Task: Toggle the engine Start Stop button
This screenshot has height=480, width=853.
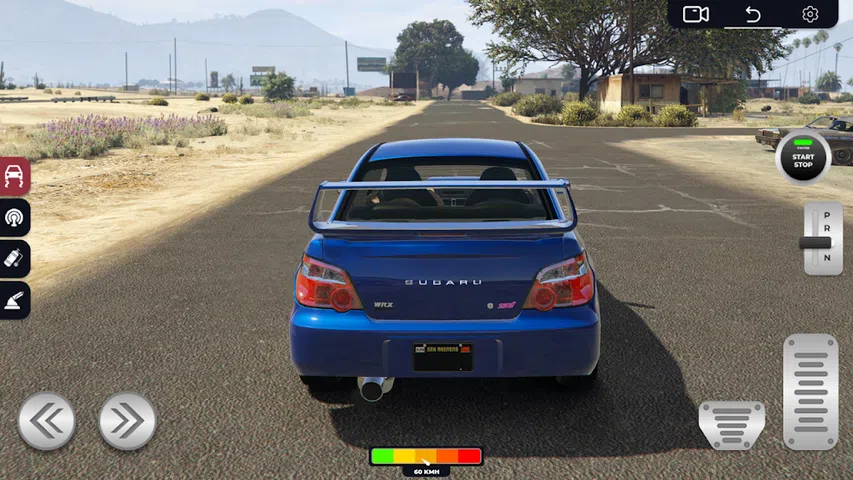Action: pos(804,158)
